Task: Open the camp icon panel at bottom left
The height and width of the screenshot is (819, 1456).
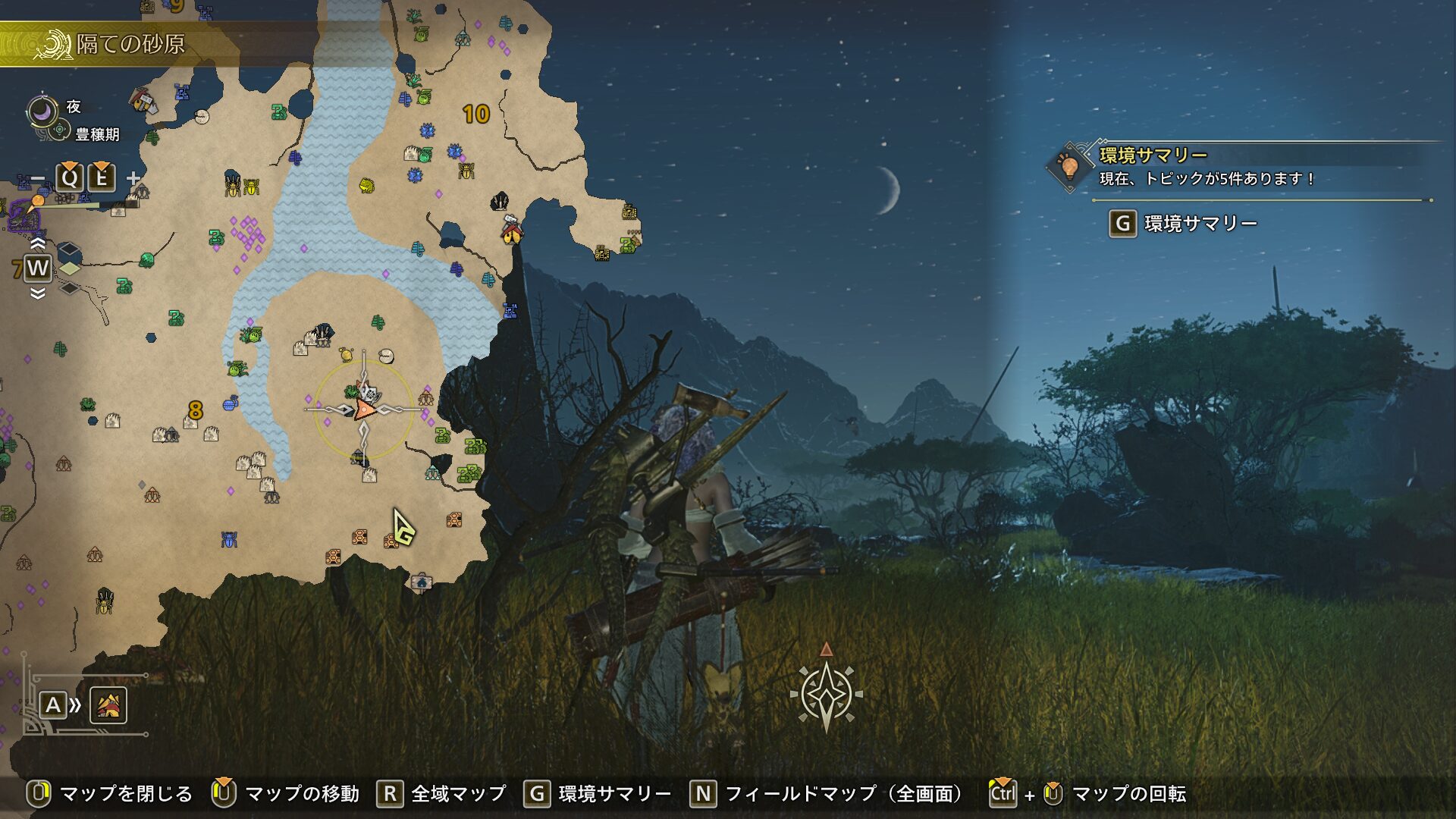Action: [x=108, y=705]
